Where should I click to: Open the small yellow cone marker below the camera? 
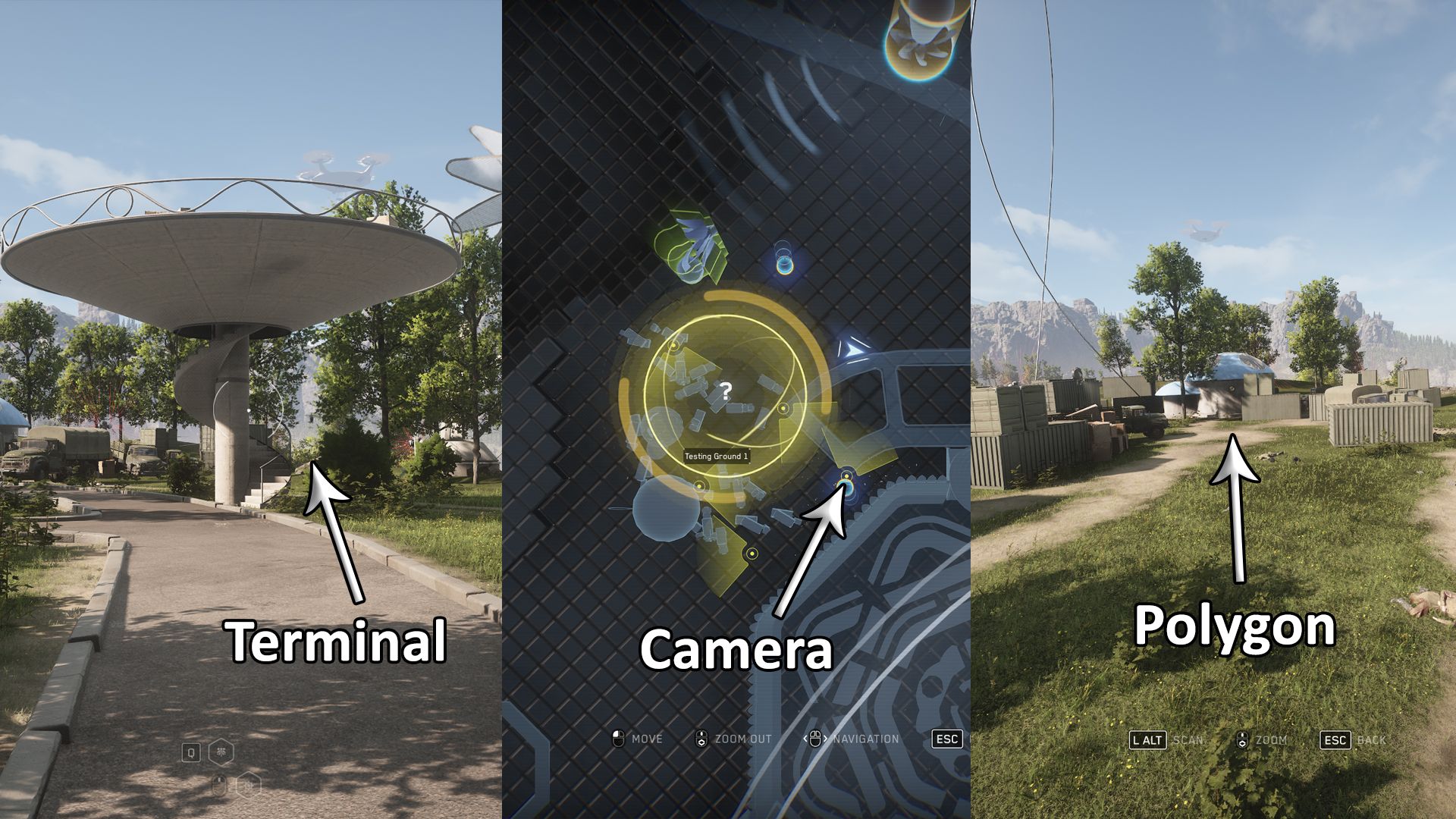tap(752, 552)
